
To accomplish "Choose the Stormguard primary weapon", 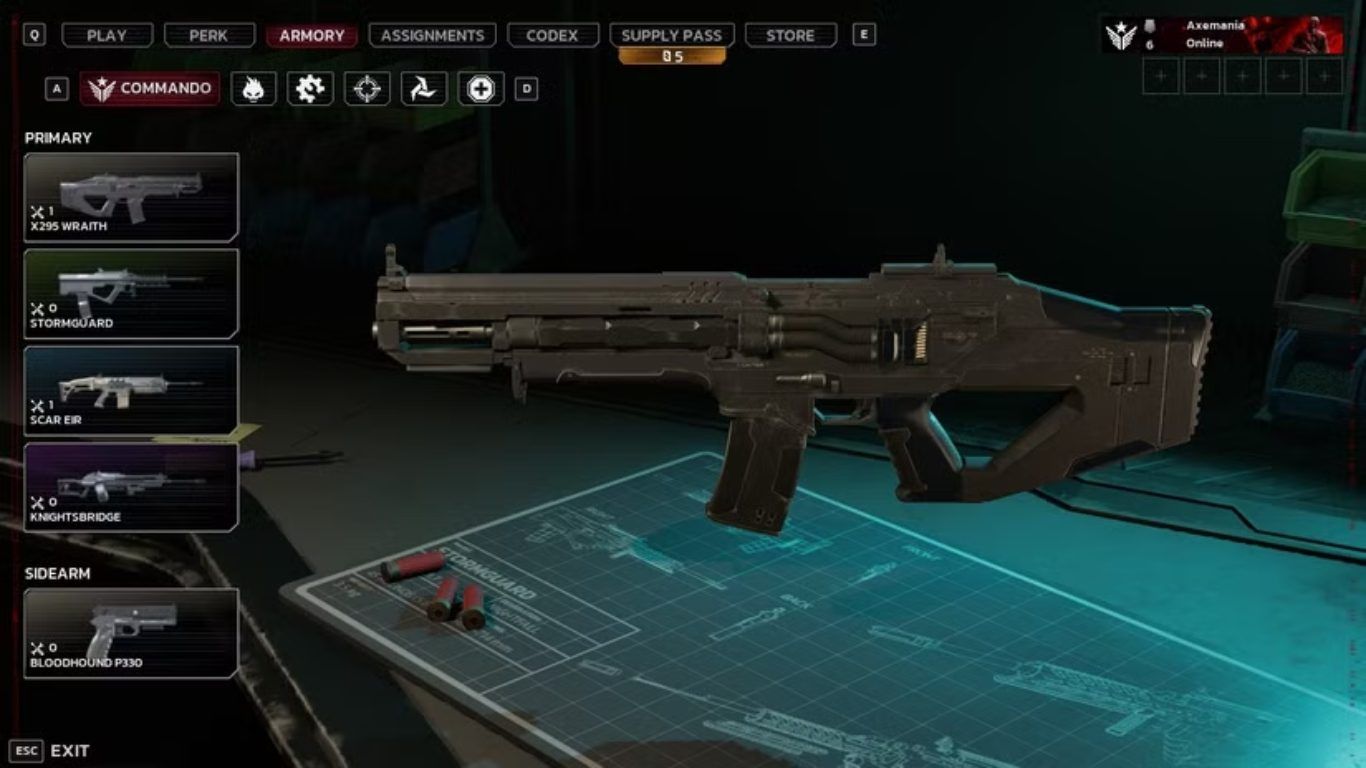I will click(131, 294).
